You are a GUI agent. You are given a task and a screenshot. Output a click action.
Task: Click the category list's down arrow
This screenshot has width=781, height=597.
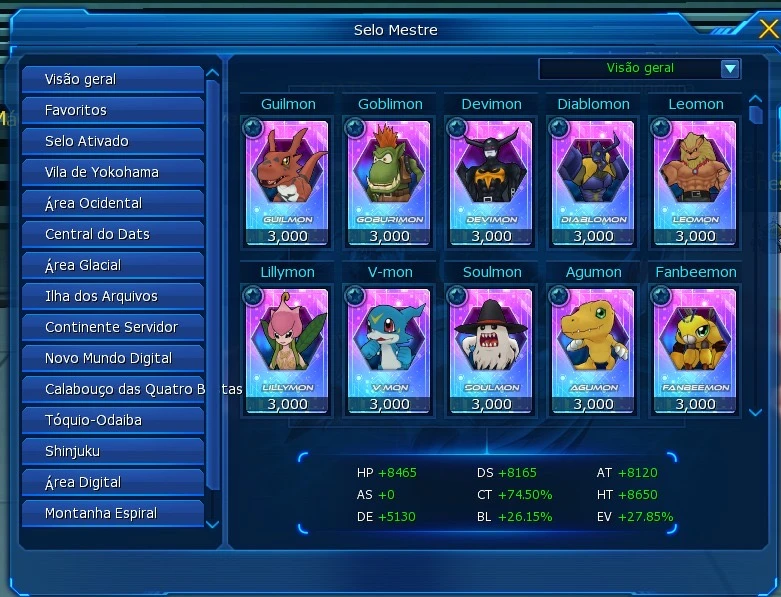coord(212,524)
